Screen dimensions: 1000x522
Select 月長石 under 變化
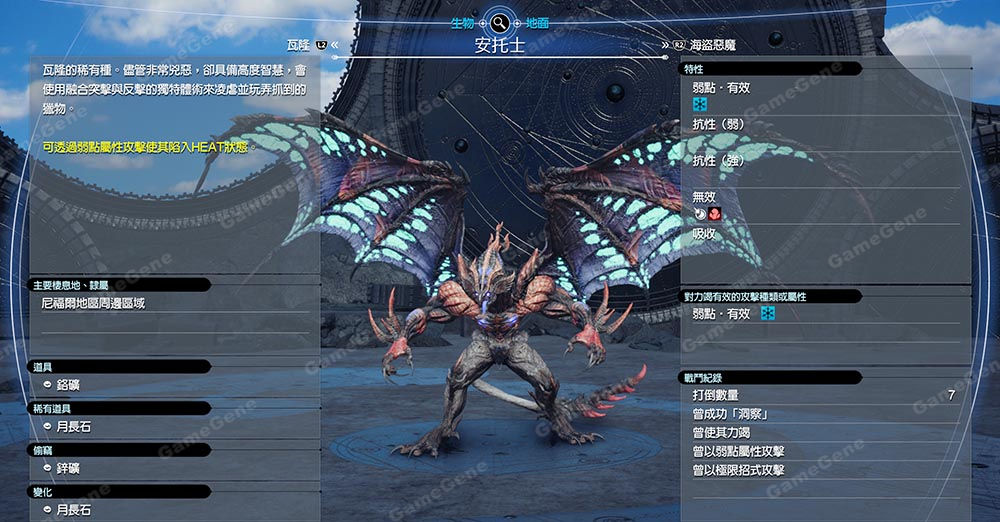(75, 510)
